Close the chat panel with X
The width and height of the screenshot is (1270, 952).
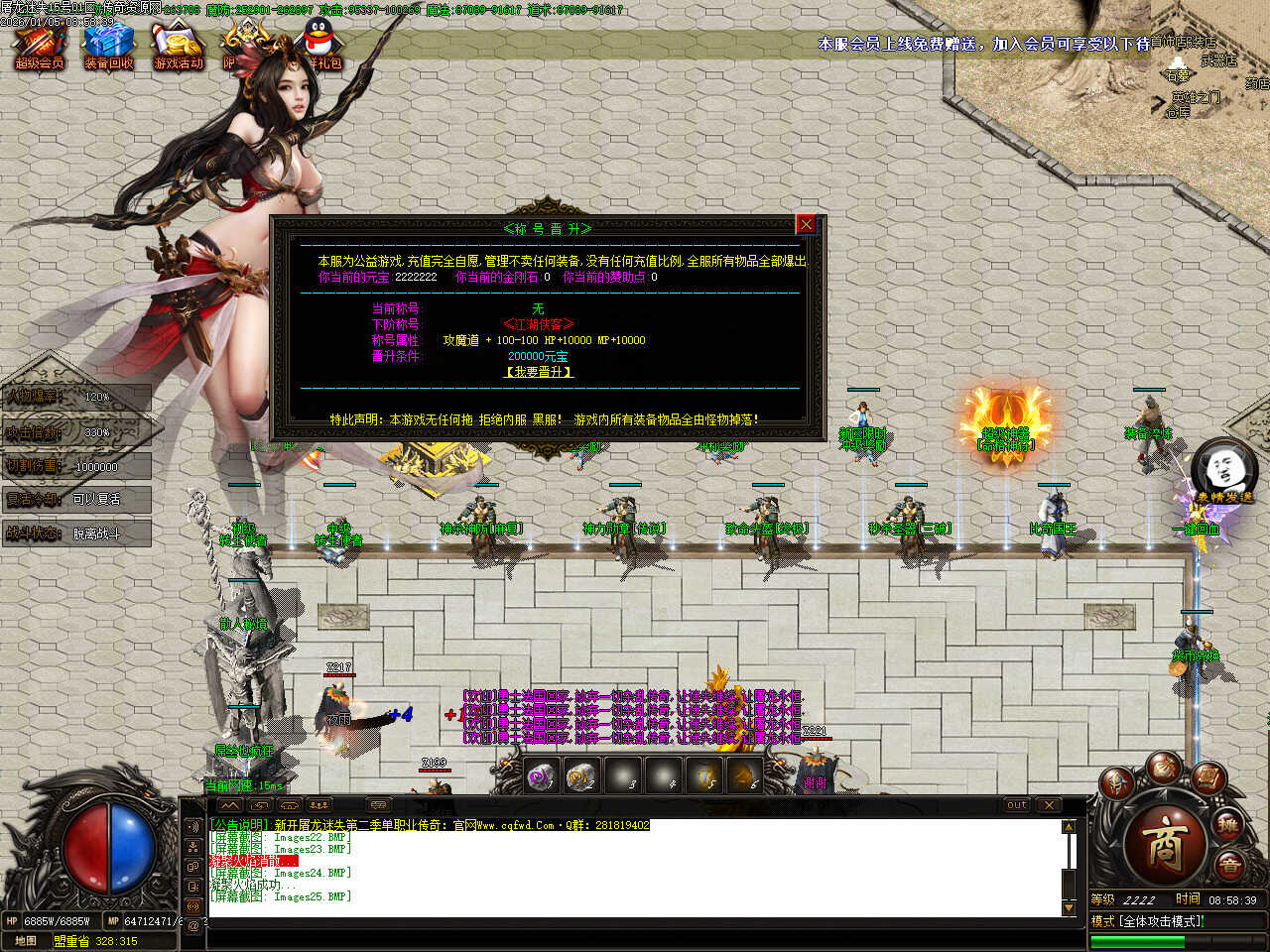(1049, 805)
